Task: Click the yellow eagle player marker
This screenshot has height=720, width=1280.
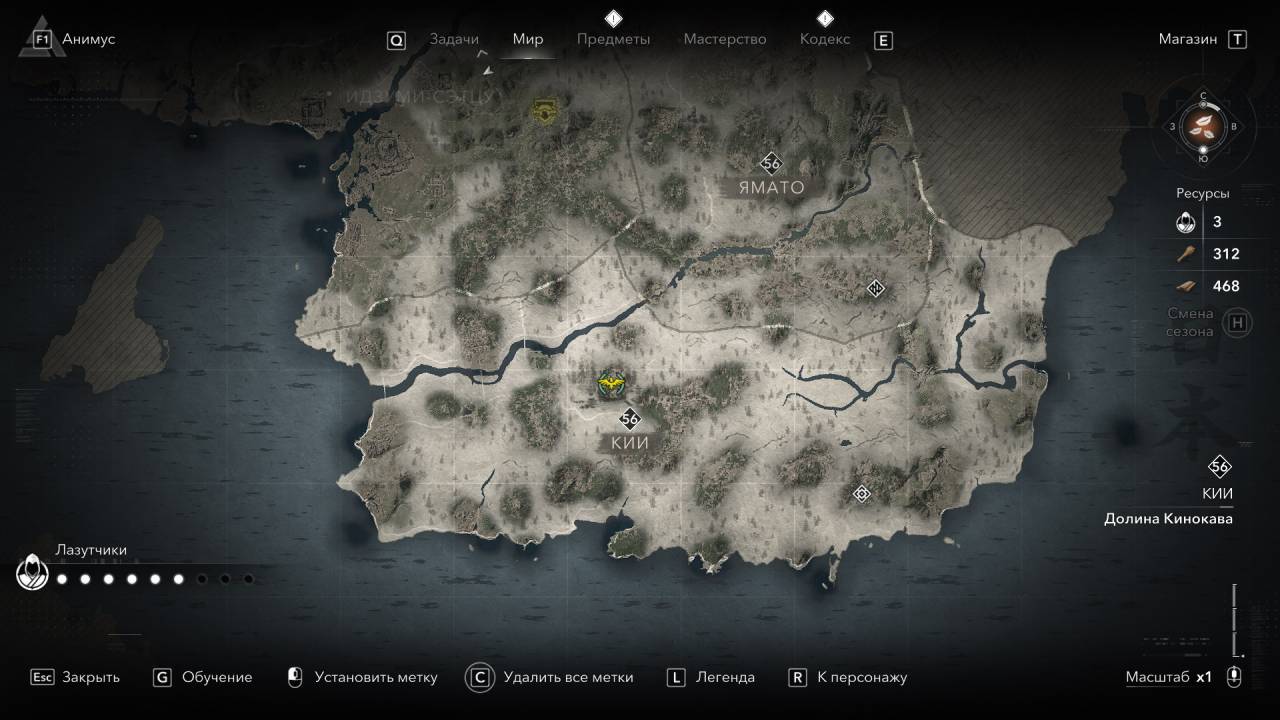Action: point(609,383)
